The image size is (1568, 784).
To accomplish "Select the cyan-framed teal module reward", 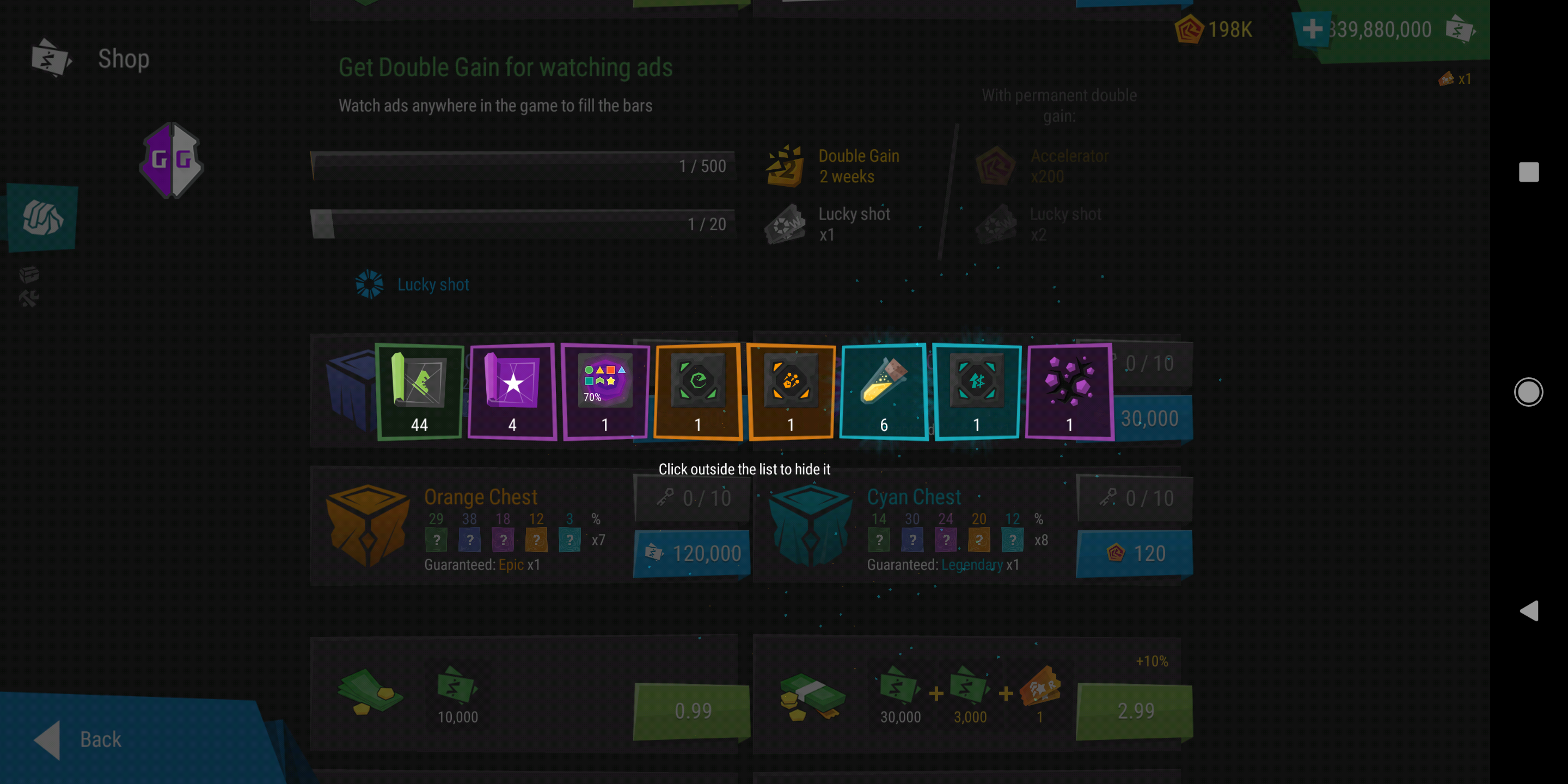I will (976, 391).
